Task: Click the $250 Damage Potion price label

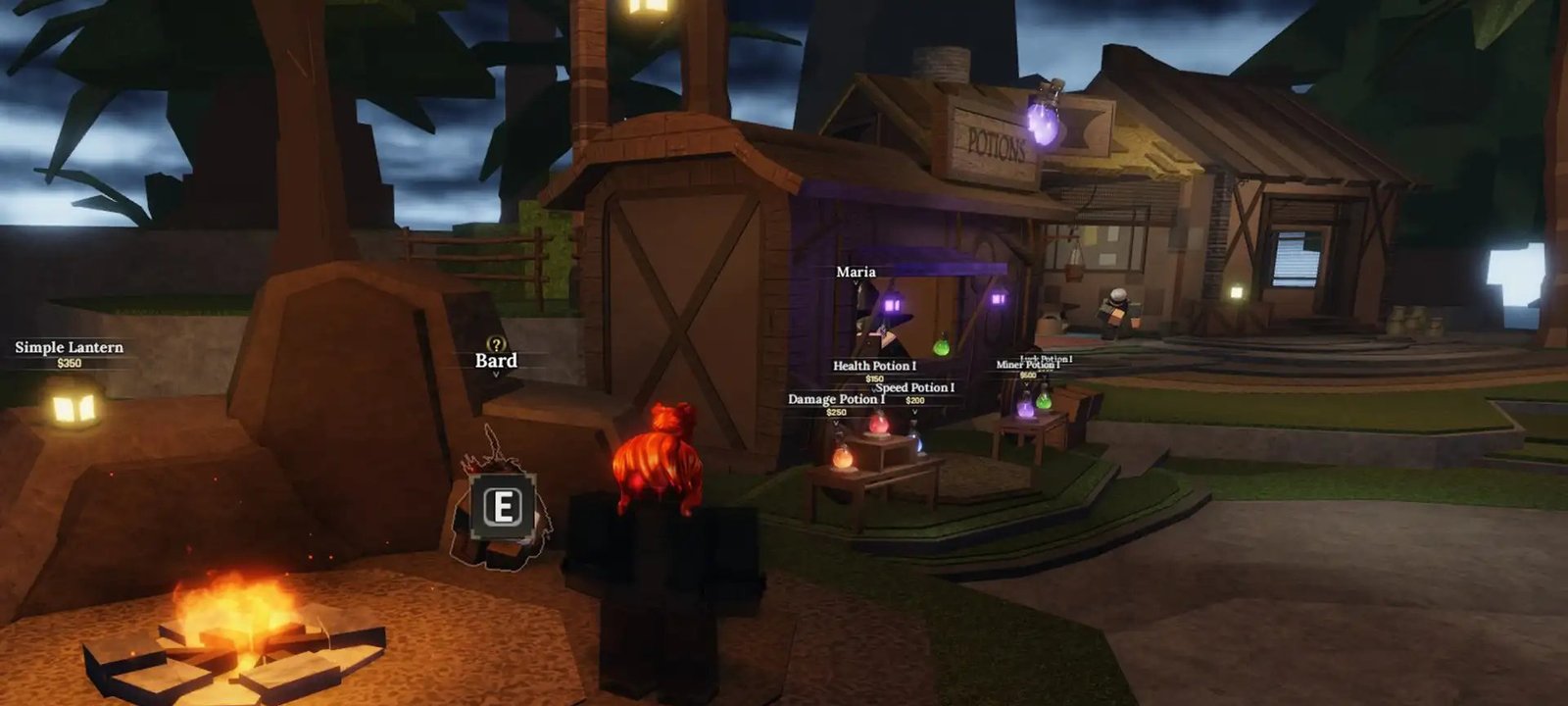Action: (836, 412)
